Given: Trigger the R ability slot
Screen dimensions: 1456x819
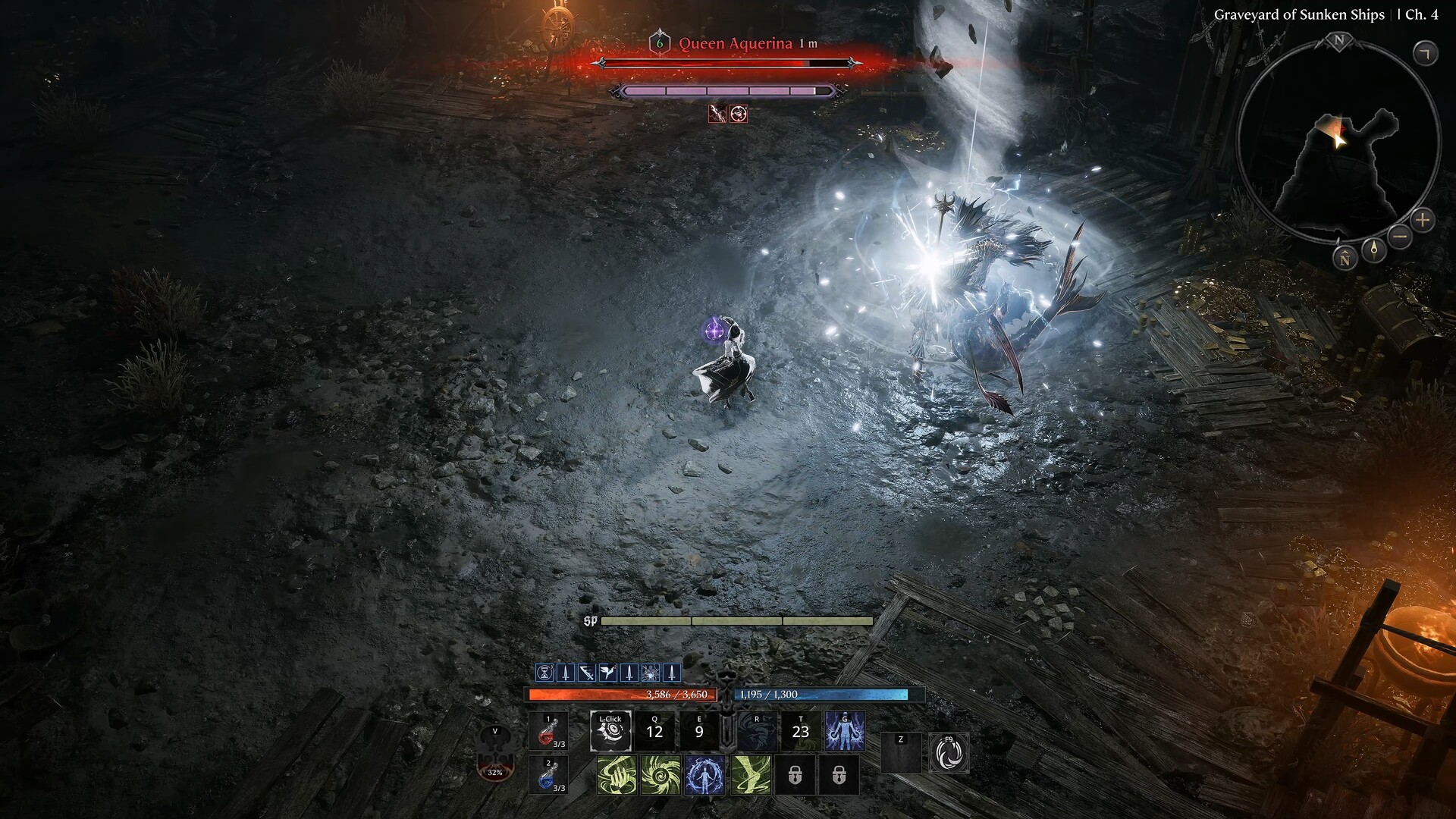Looking at the screenshot, I should click(756, 730).
